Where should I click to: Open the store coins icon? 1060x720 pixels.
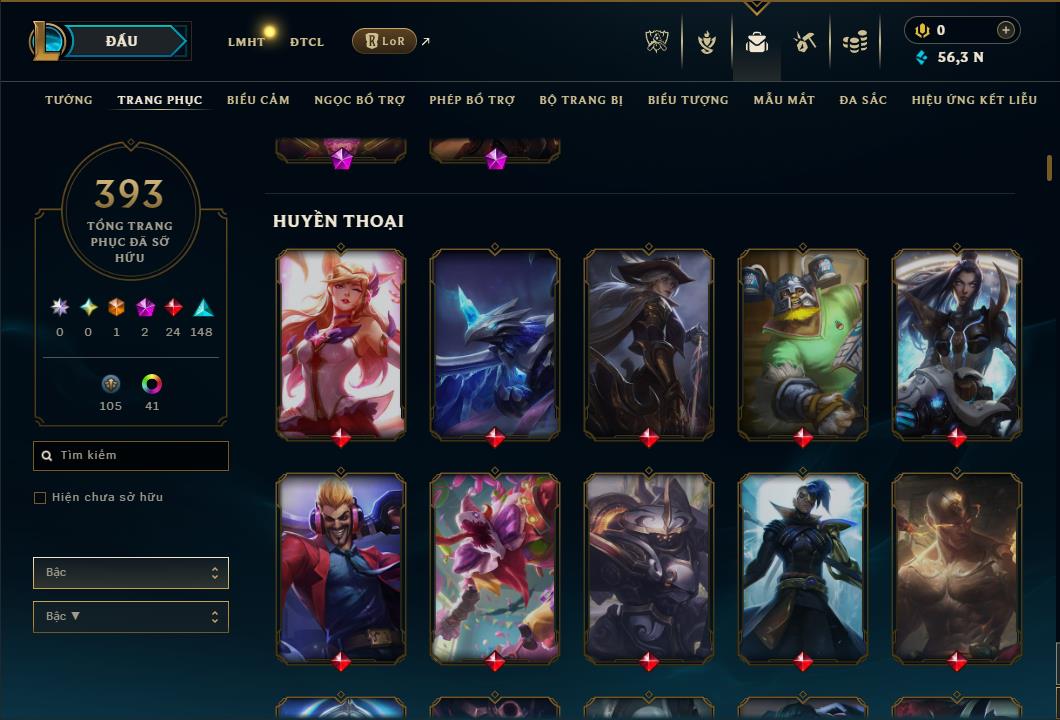coord(855,42)
